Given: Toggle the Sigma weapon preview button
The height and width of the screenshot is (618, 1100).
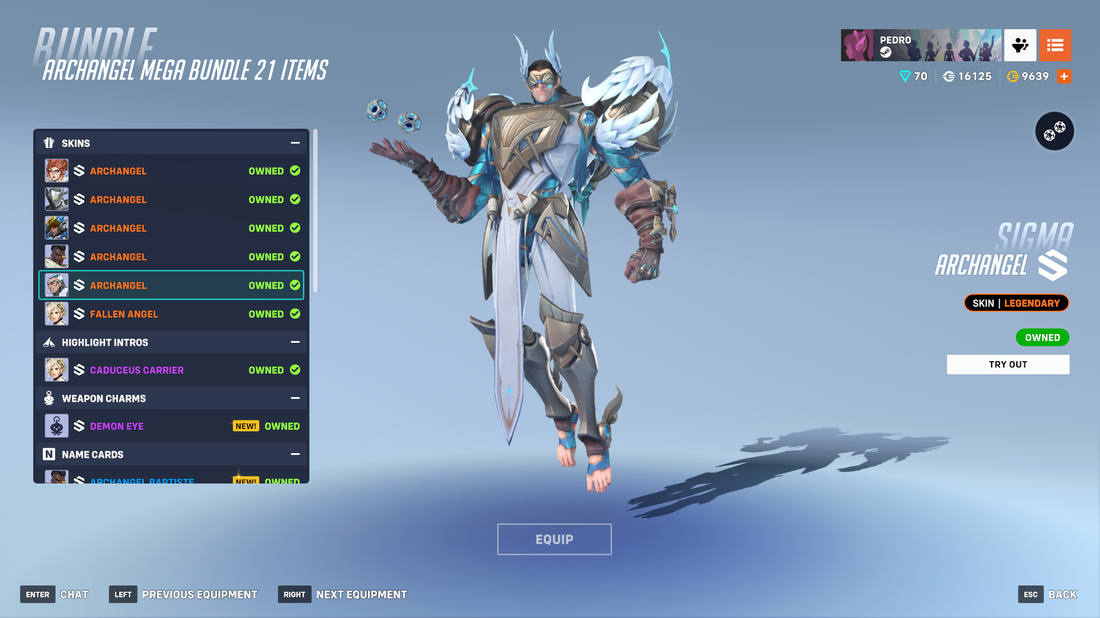Looking at the screenshot, I should 1054,131.
